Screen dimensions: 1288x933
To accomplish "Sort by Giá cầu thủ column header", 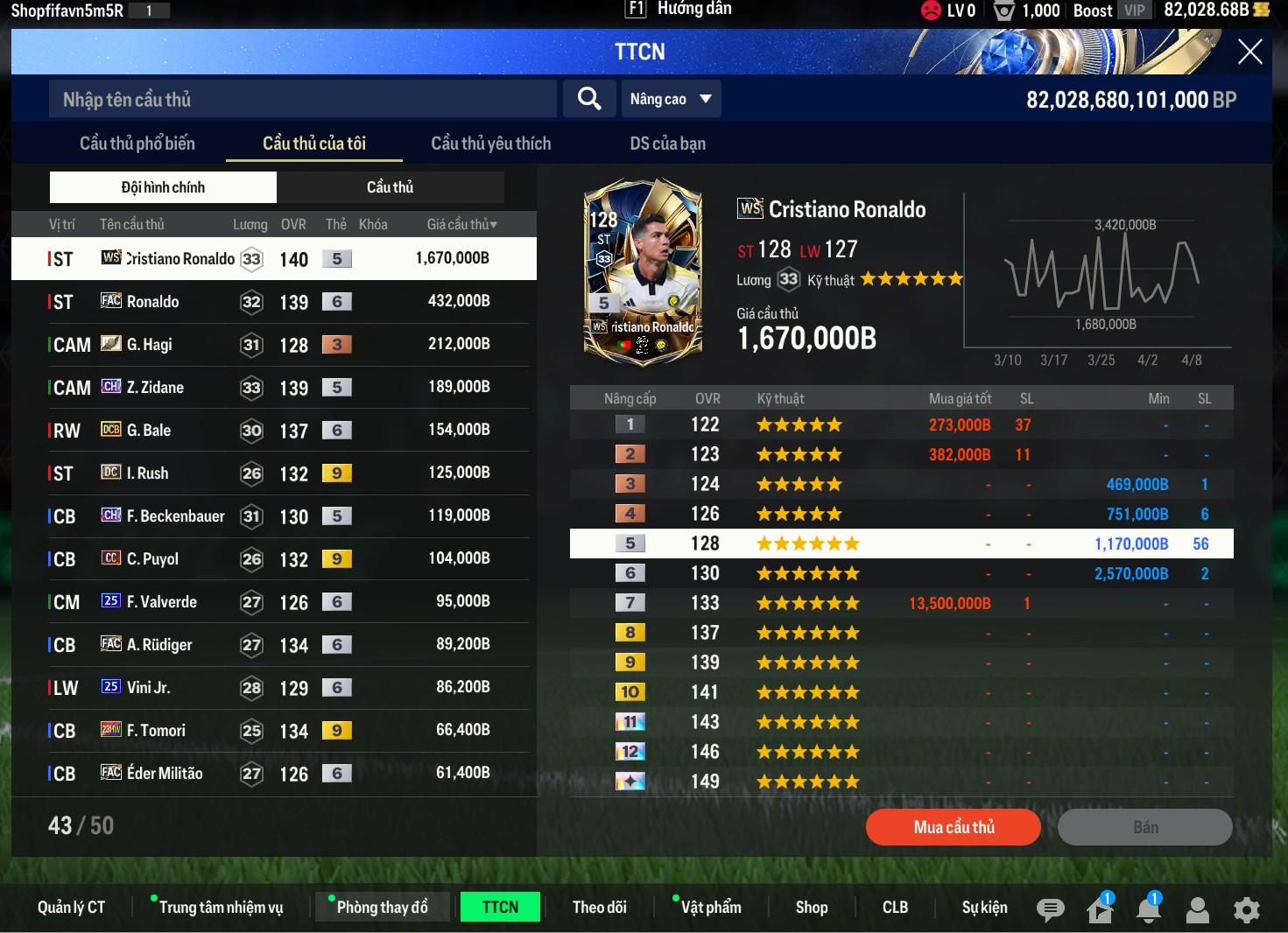I will 461,224.
